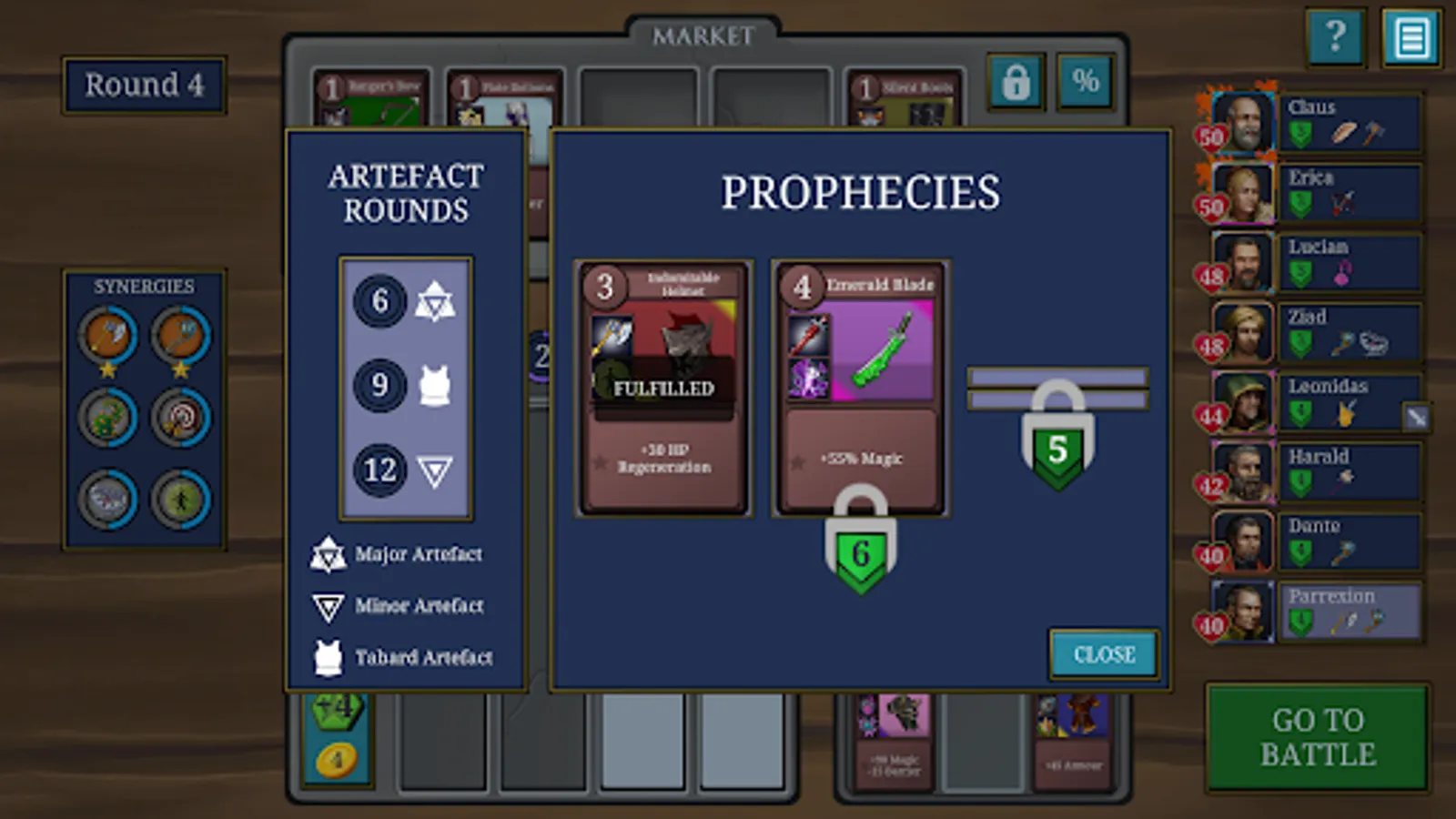Image resolution: width=1456 pixels, height=819 pixels.
Task: Click GO TO BATTLE
Action: (1318, 737)
